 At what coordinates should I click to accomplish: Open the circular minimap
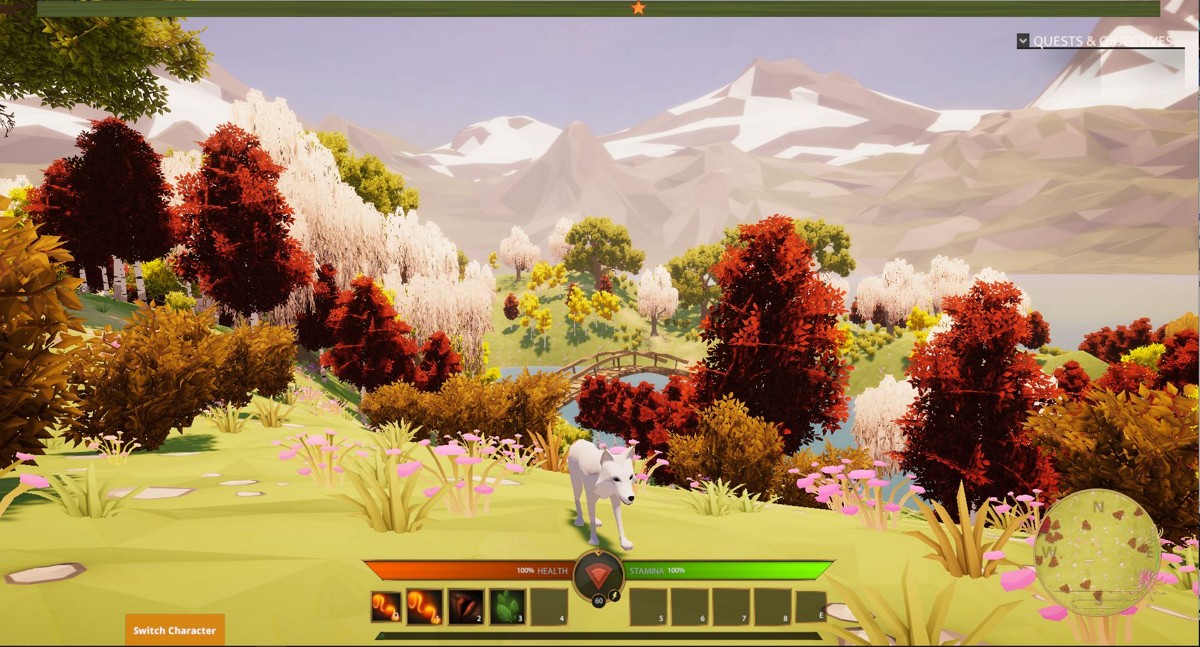[1097, 553]
